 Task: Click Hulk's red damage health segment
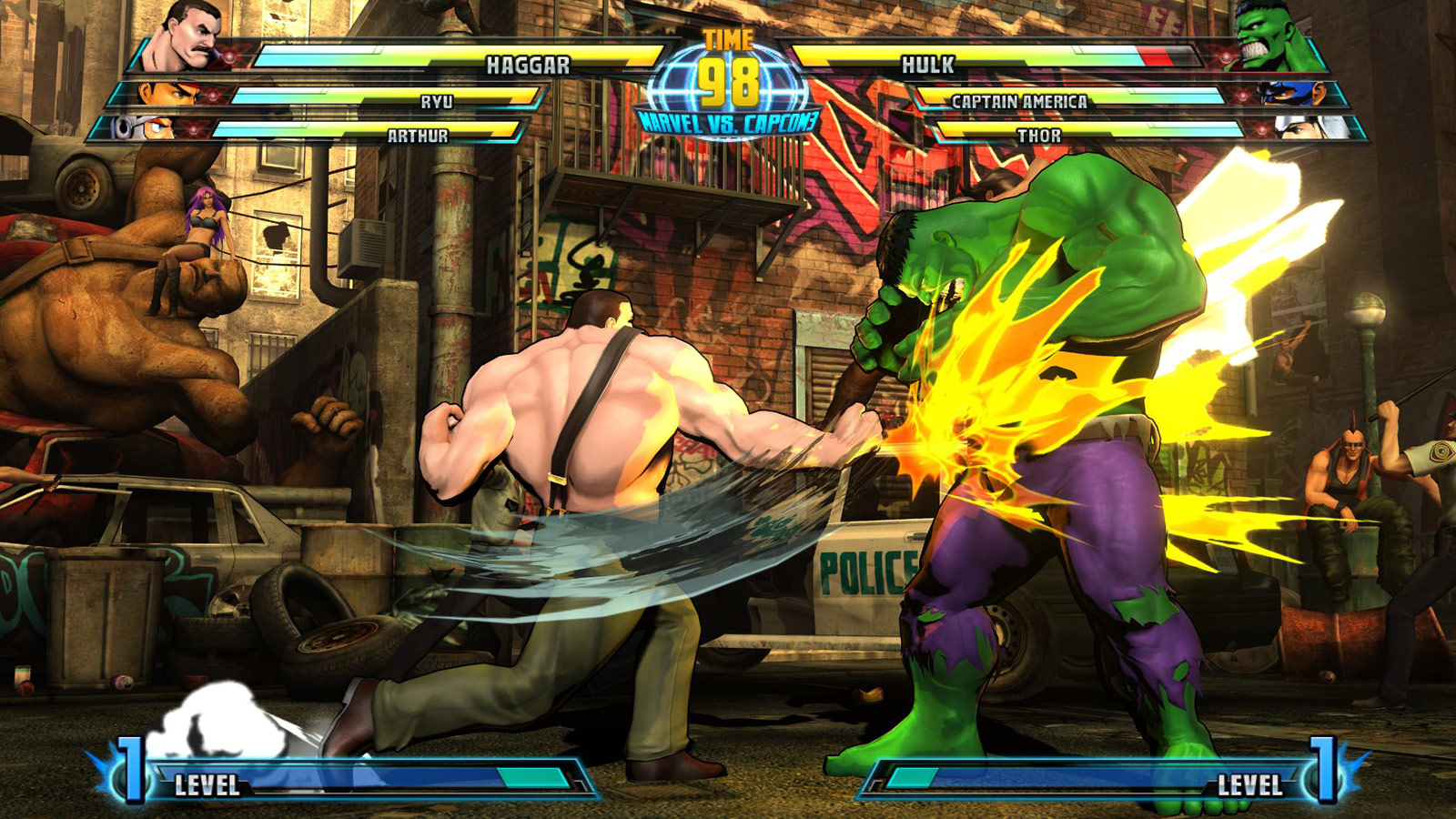[1158, 55]
